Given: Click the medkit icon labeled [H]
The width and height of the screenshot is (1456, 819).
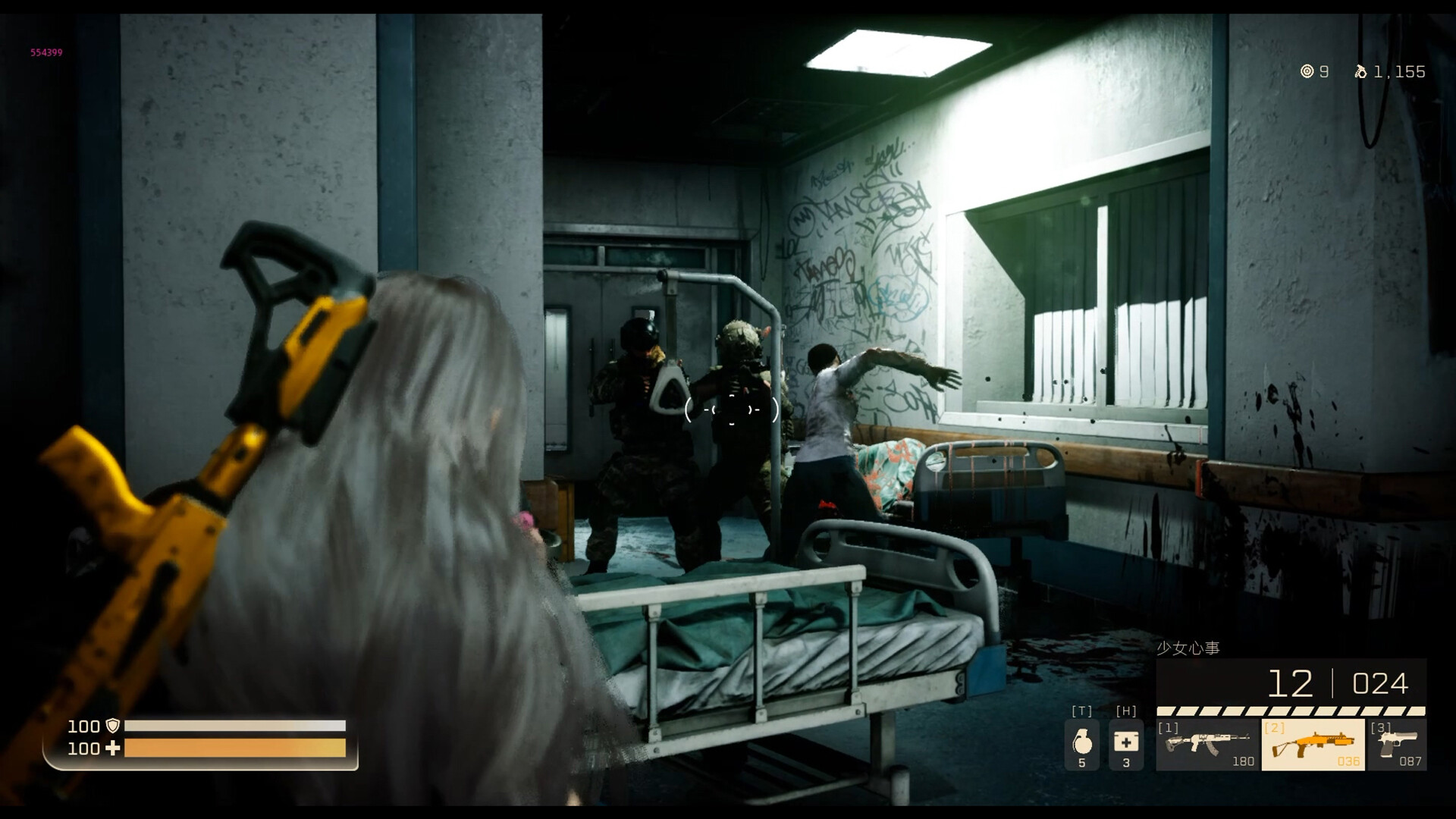Looking at the screenshot, I should pos(1127,739).
